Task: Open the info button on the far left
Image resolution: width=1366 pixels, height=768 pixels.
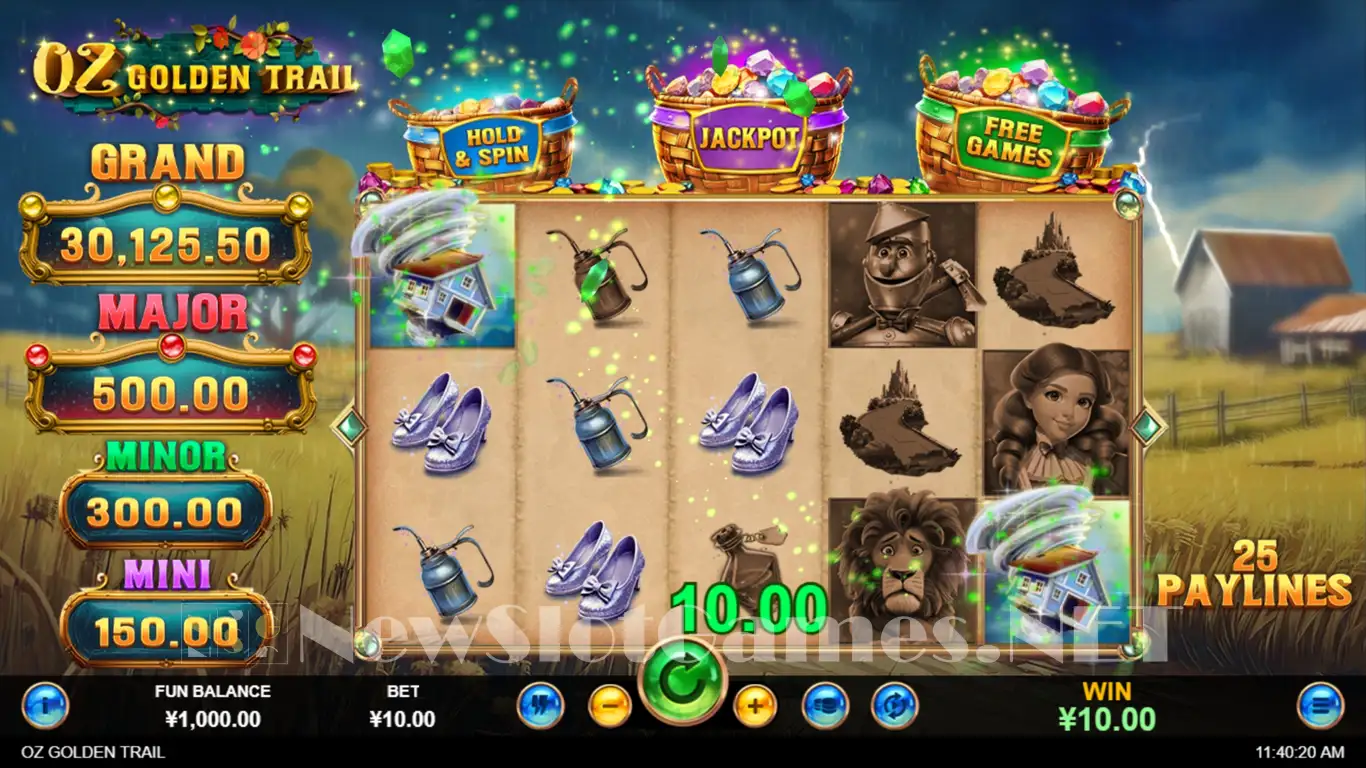Action: [x=45, y=706]
